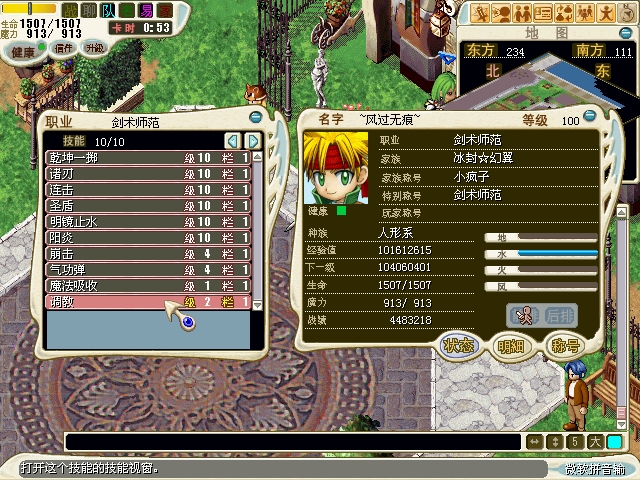Switch to the 称号 title tab
This screenshot has width=640, height=480.
coord(565,347)
